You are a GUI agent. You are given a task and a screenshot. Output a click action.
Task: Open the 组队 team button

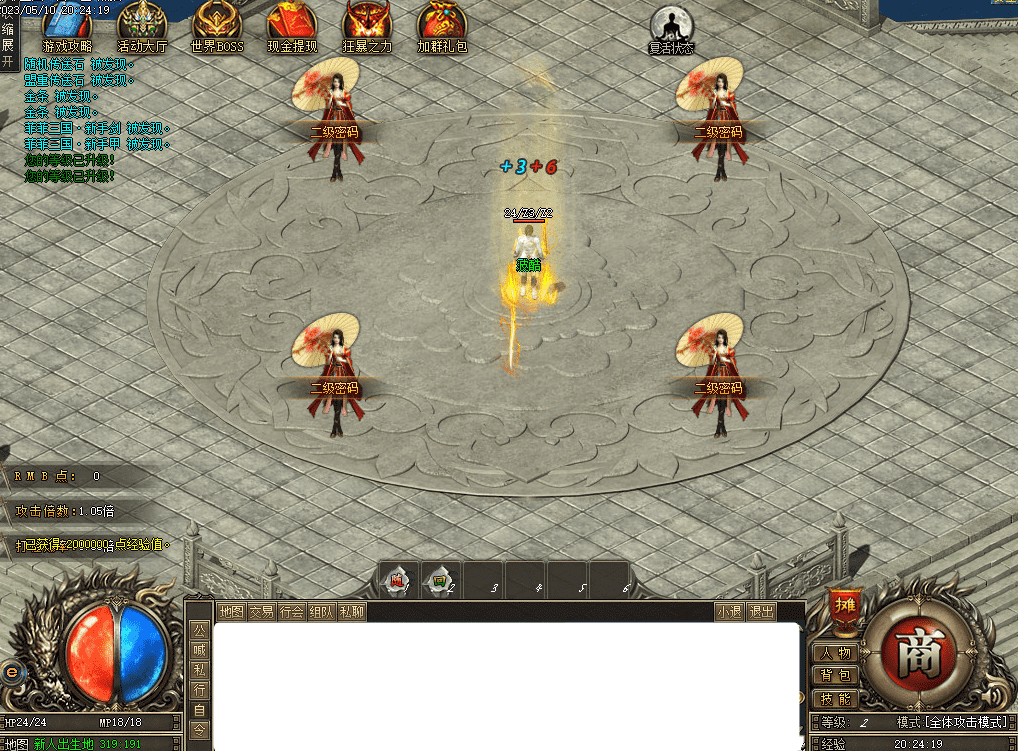(321, 611)
